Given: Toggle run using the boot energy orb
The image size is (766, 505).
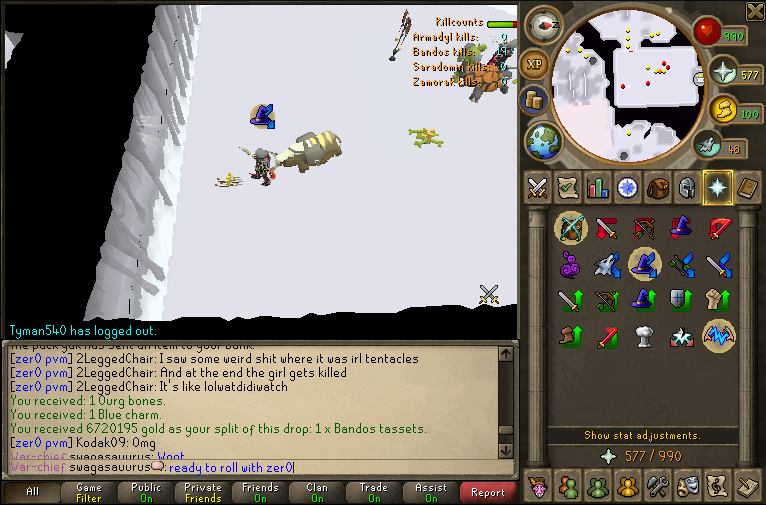Looking at the screenshot, I should 708,146.
